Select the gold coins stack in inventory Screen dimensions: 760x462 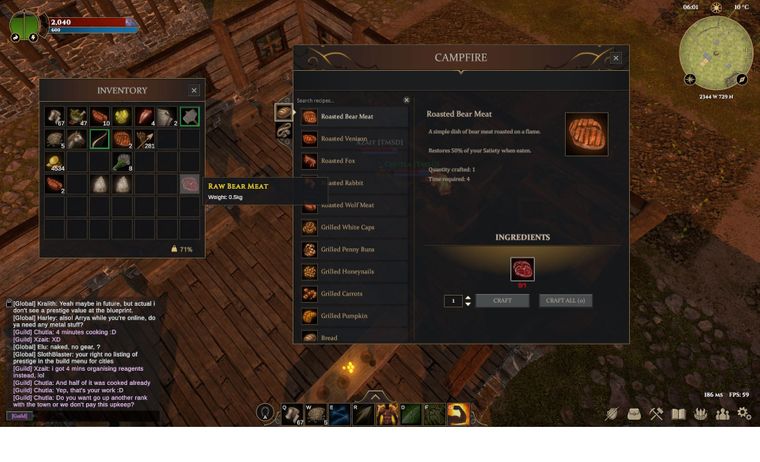click(x=54, y=161)
